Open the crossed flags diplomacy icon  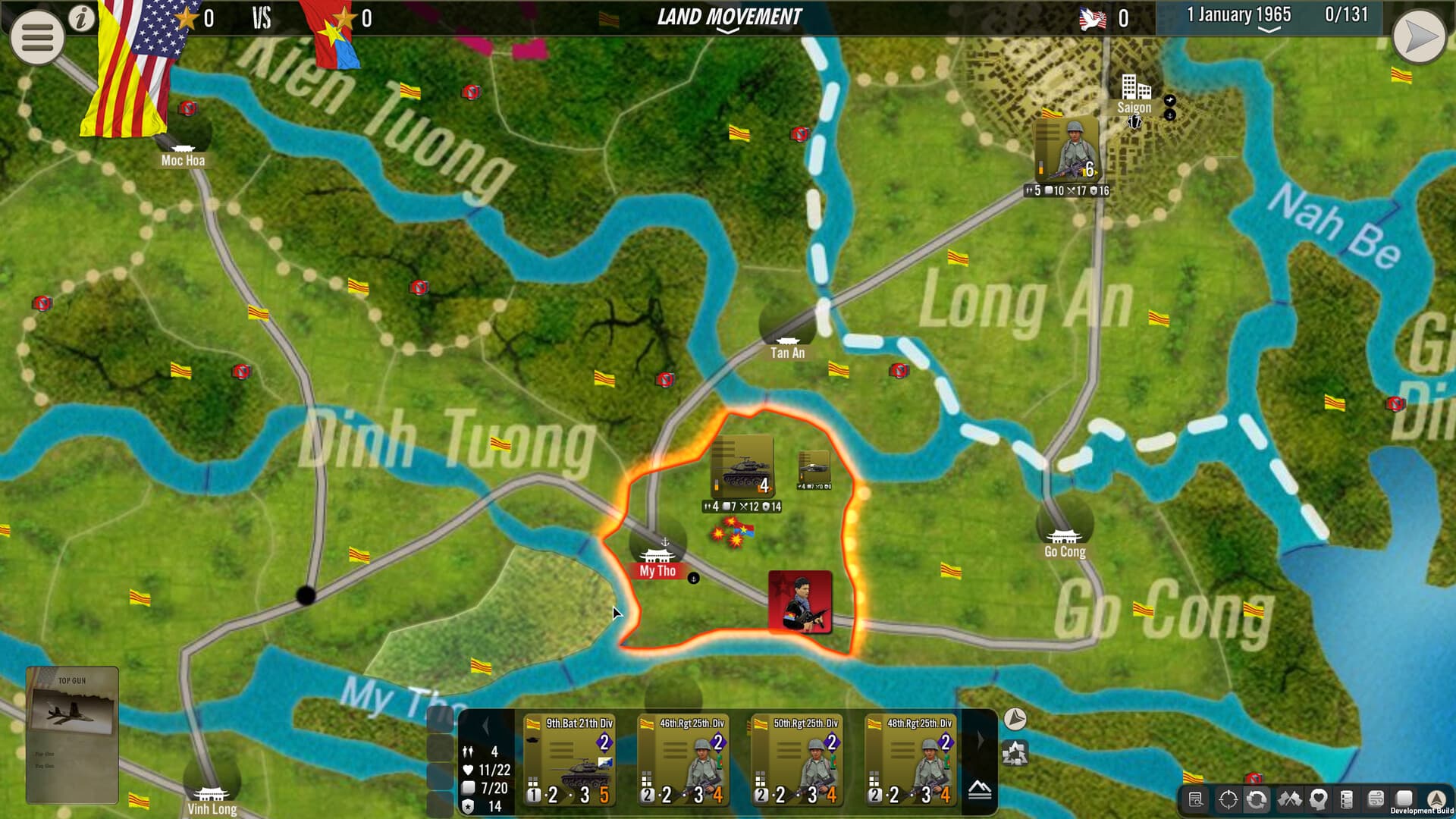click(x=1290, y=800)
